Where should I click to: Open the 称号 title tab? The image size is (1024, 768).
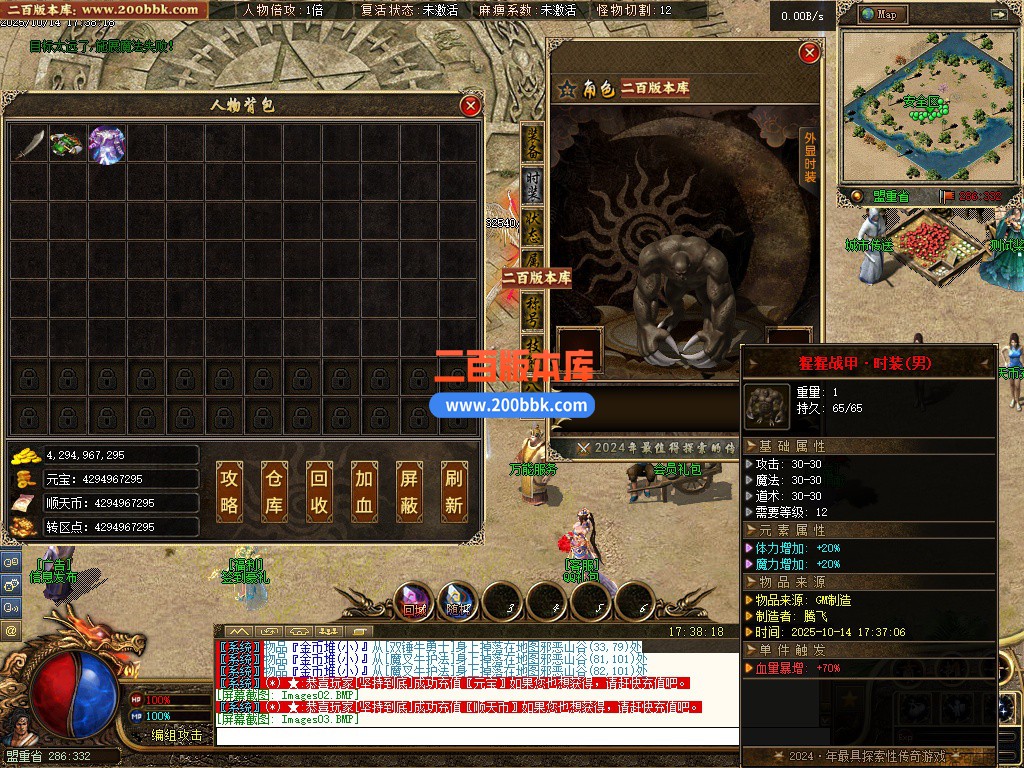(x=533, y=306)
